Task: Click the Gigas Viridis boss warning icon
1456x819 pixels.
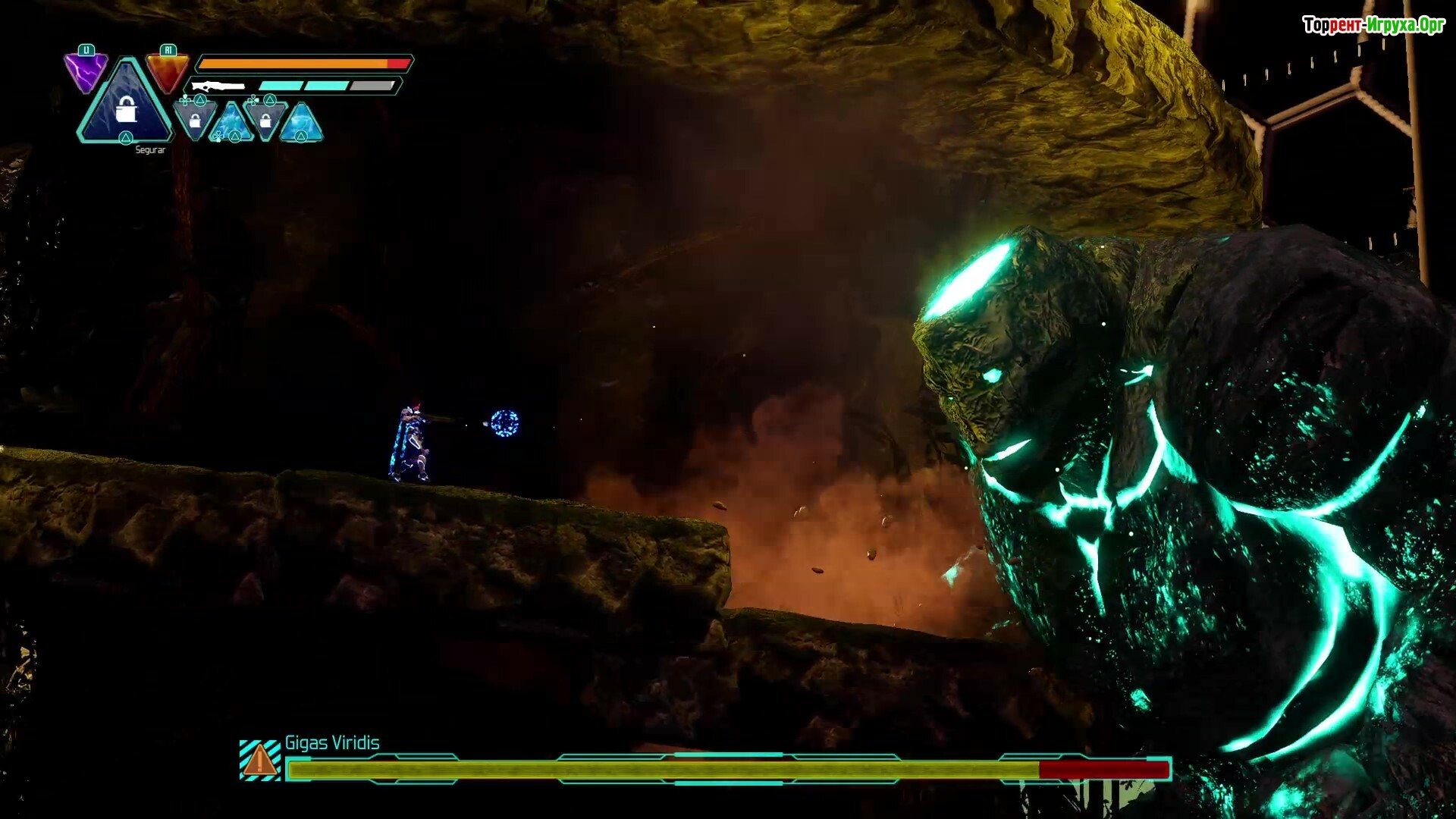Action: (260, 759)
